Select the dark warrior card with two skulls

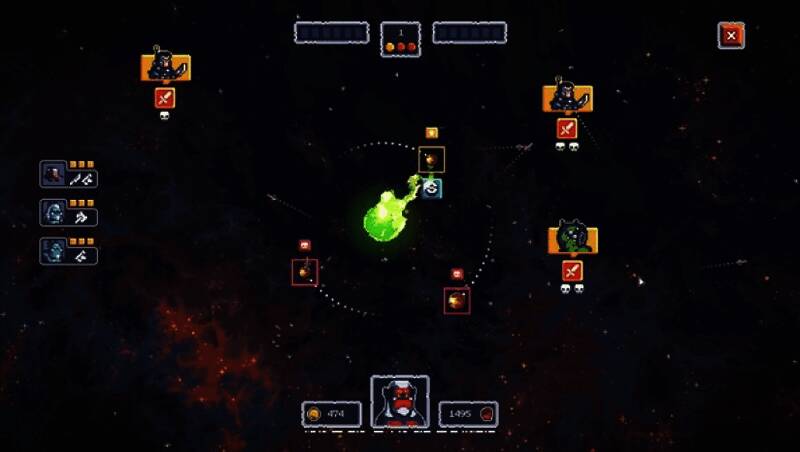567,98
